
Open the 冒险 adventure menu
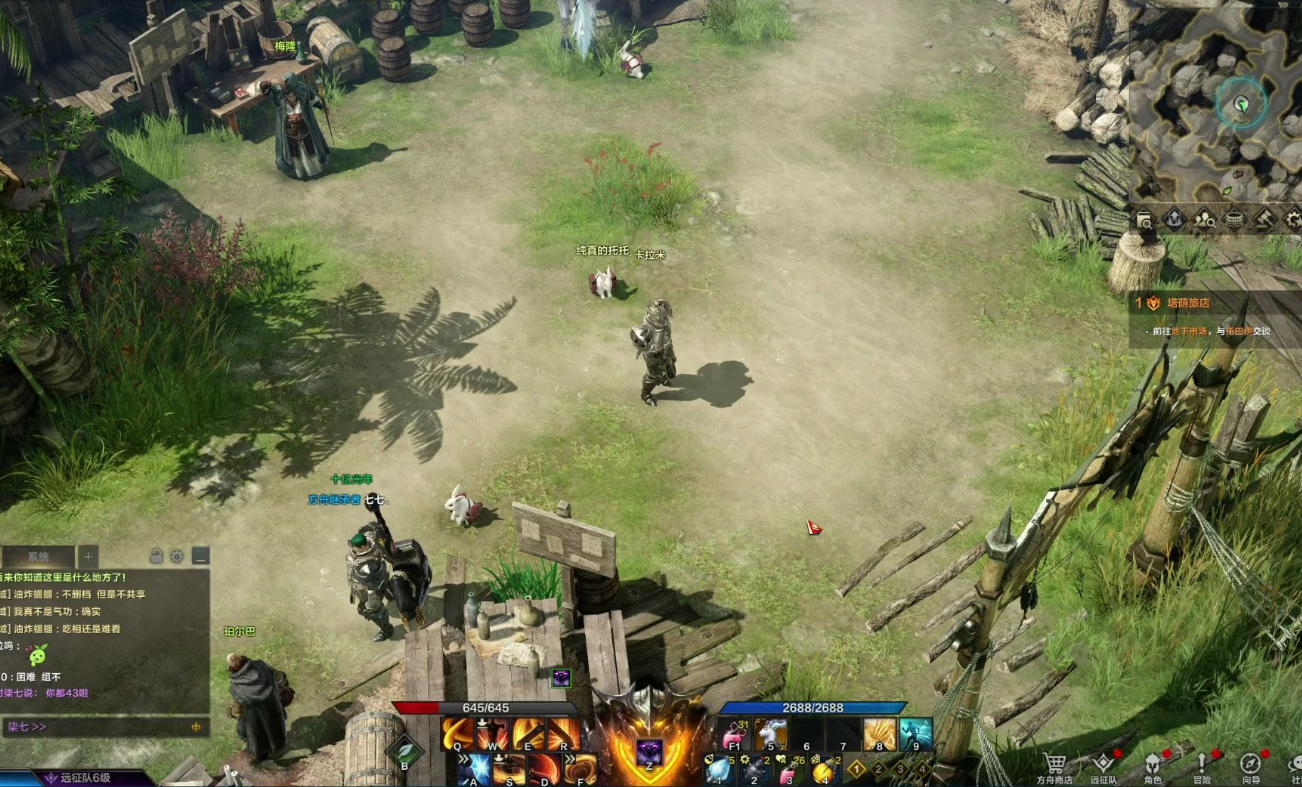[x=1202, y=764]
